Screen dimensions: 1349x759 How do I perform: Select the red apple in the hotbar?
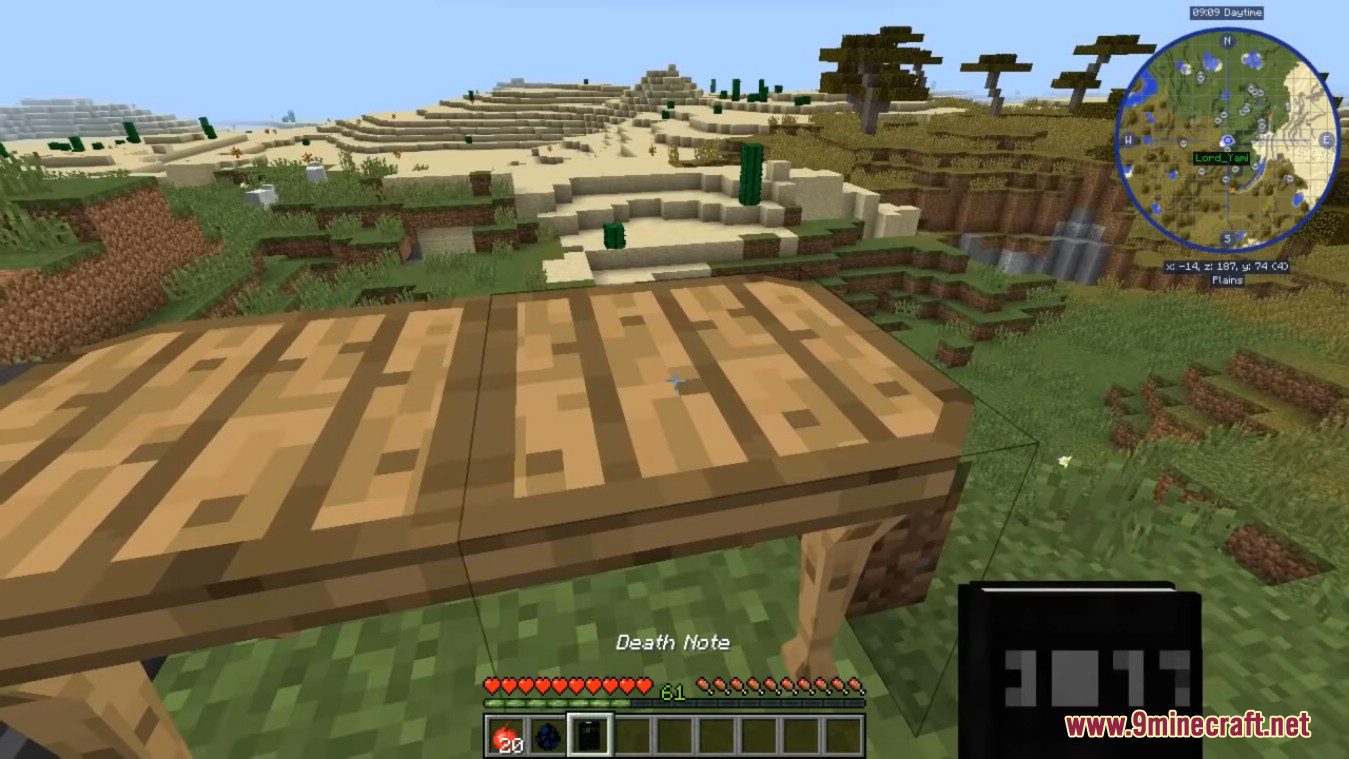point(506,733)
